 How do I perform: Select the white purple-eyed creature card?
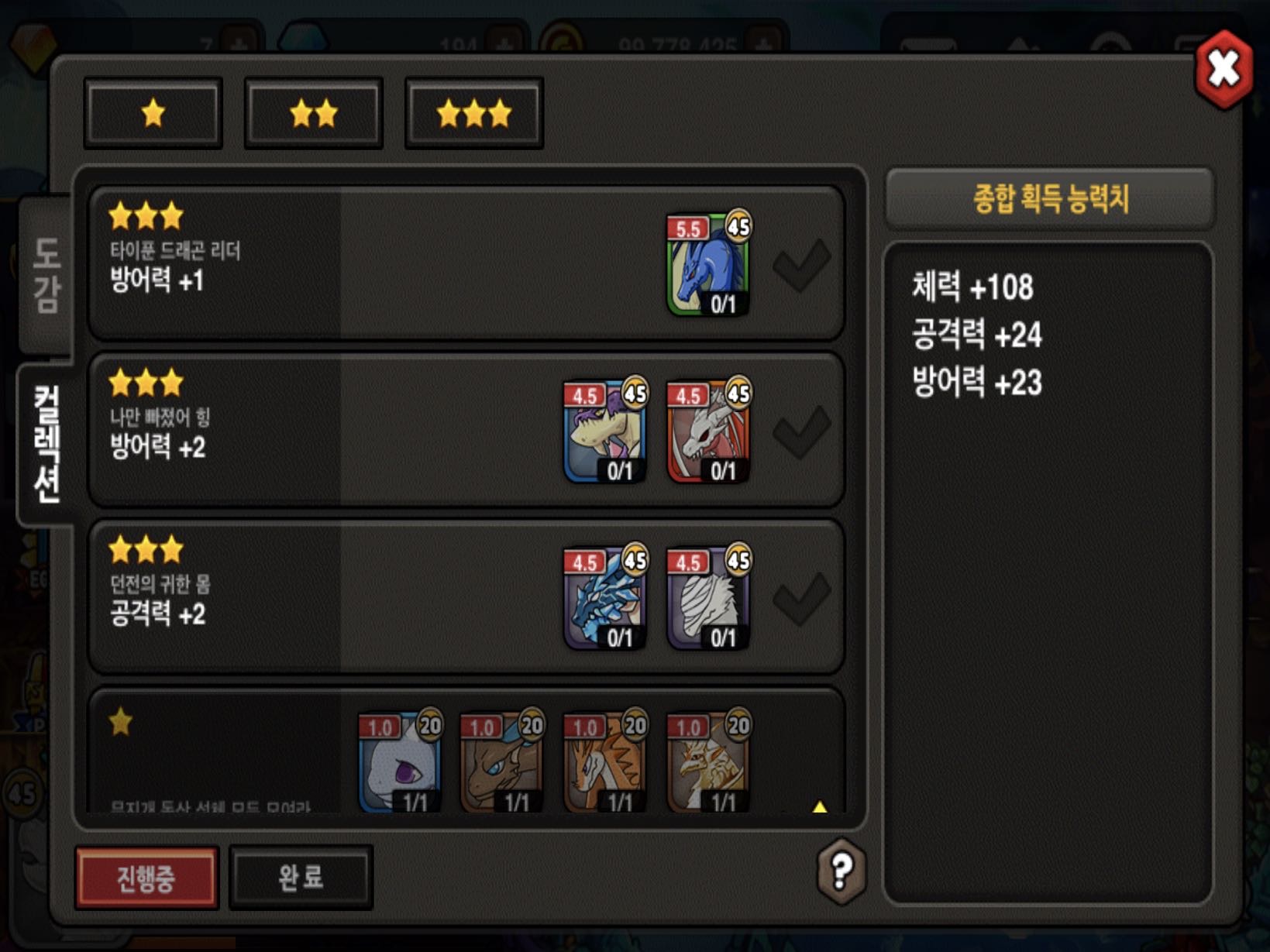click(x=400, y=763)
